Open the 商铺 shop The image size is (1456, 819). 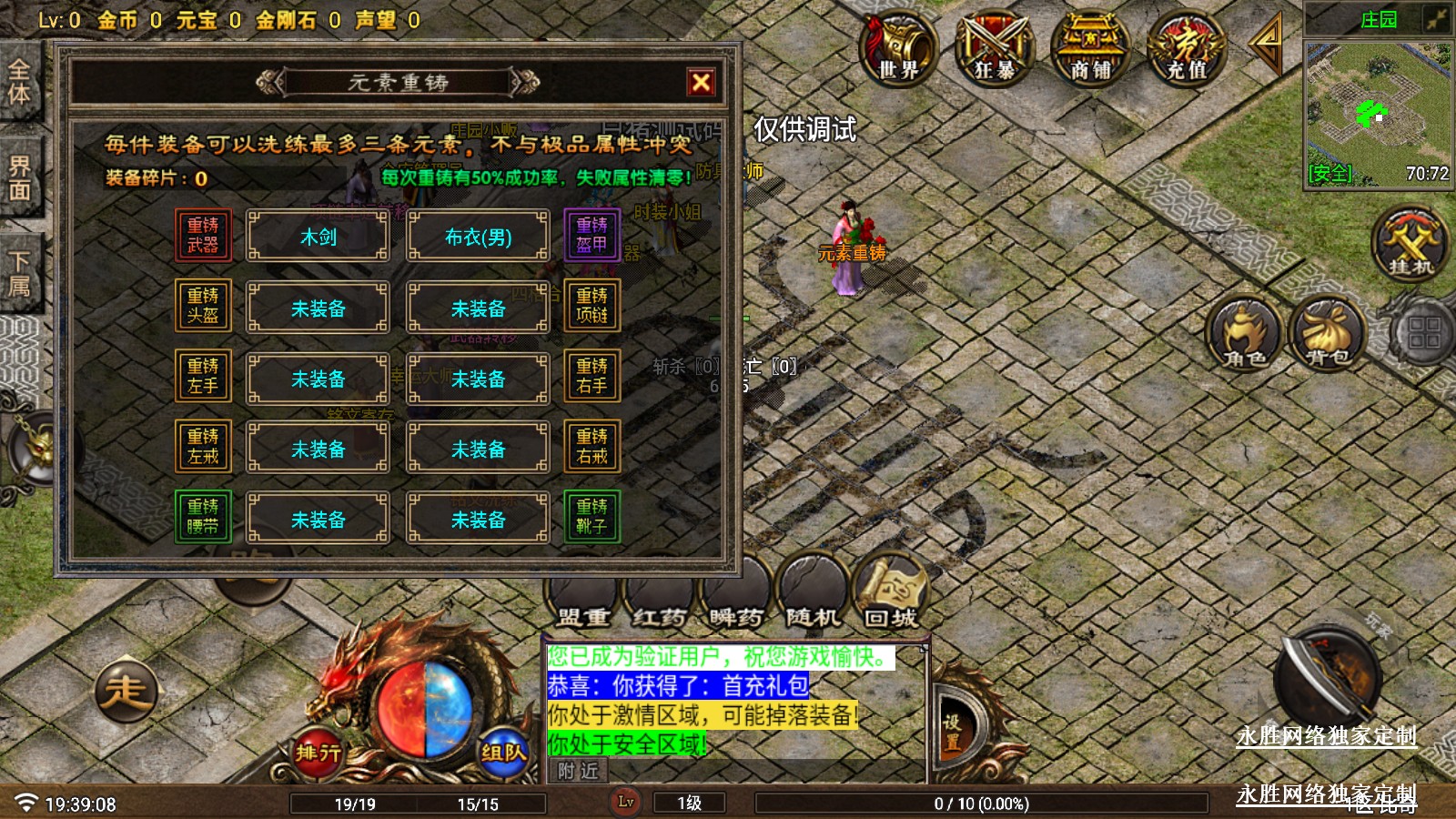[x=1089, y=47]
